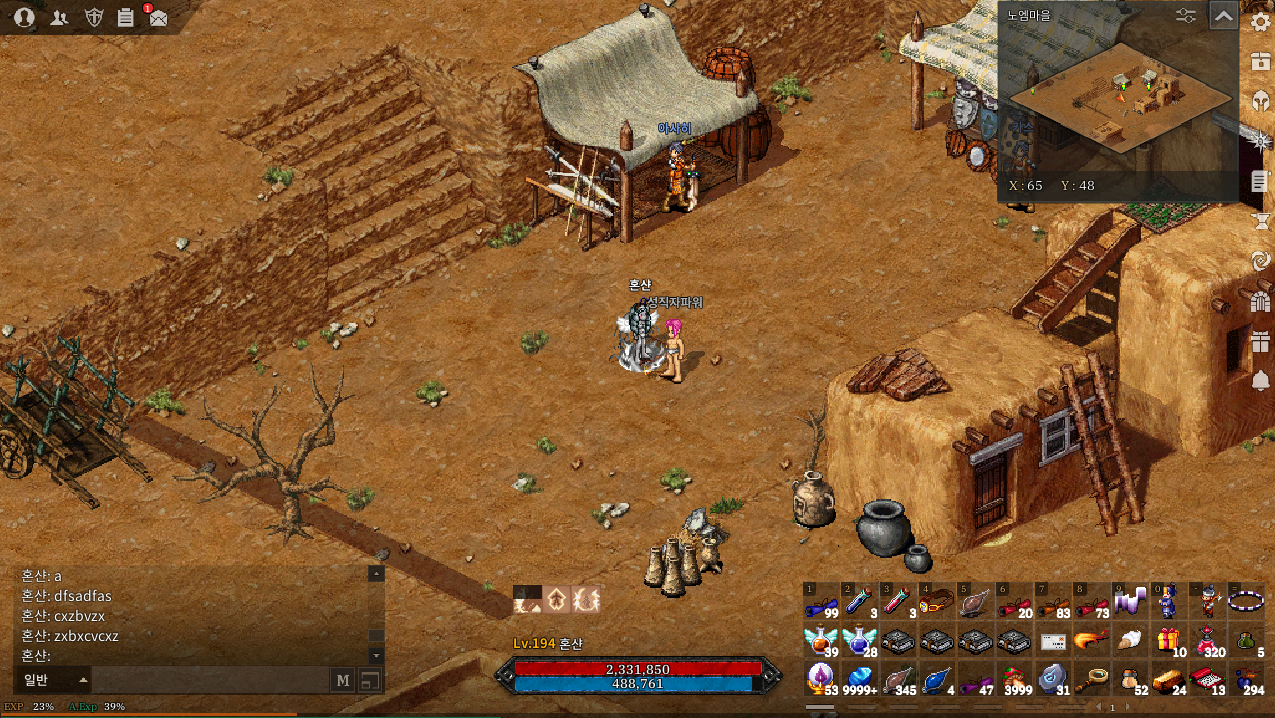Open the character profile icon
The width and height of the screenshot is (1275, 718).
(x=25, y=16)
